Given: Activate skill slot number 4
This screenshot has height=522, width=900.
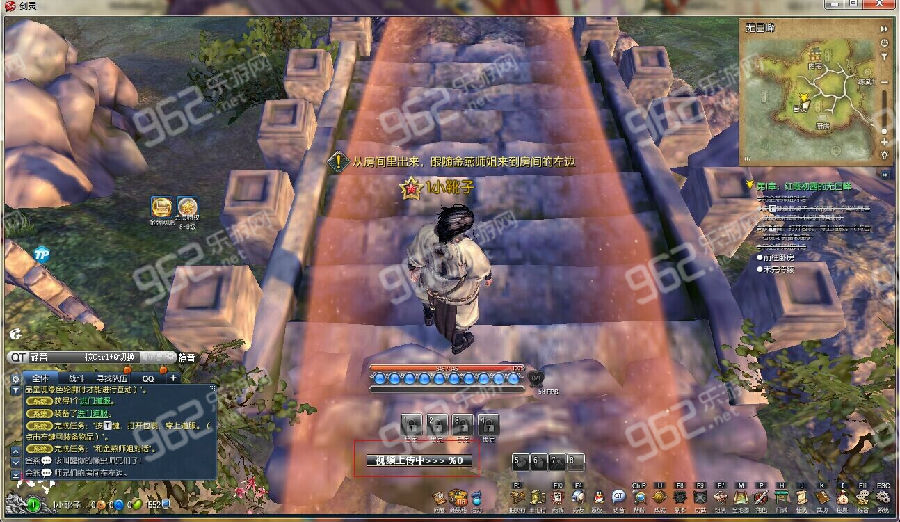Looking at the screenshot, I should 487,423.
